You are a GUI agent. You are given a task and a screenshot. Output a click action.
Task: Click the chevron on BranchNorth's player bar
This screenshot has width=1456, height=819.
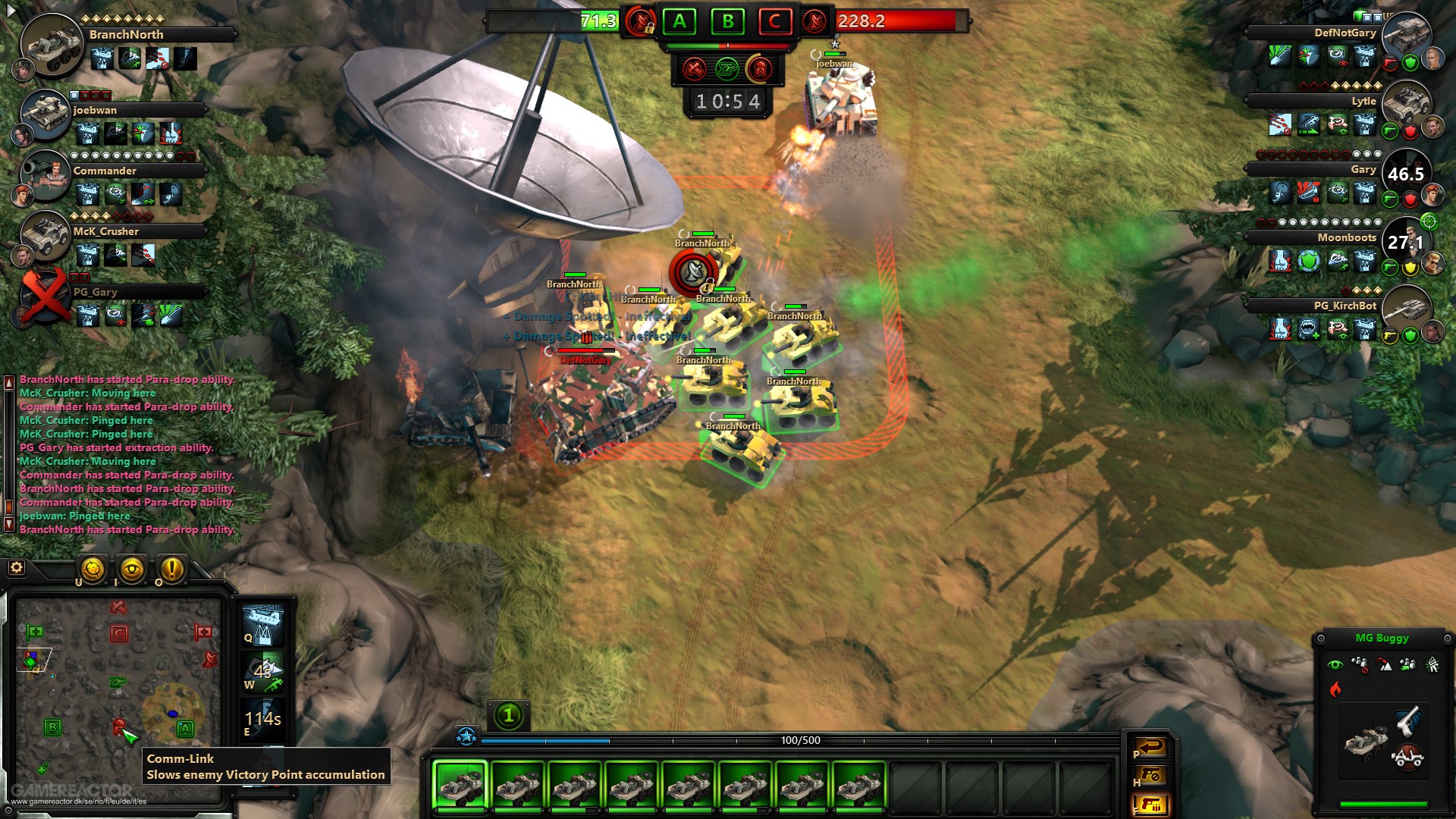(x=237, y=35)
